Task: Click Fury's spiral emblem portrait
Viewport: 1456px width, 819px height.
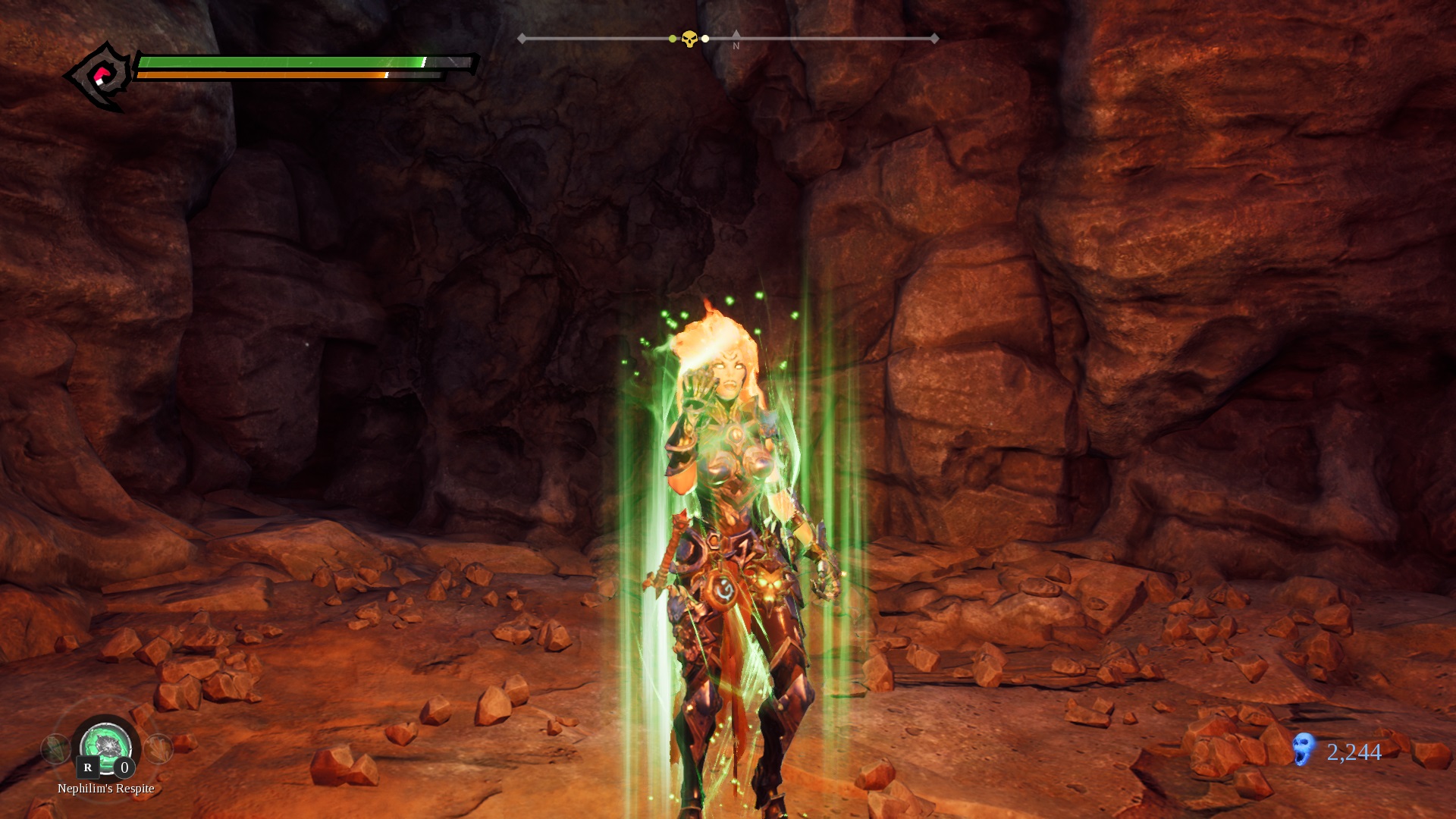Action: point(101,77)
